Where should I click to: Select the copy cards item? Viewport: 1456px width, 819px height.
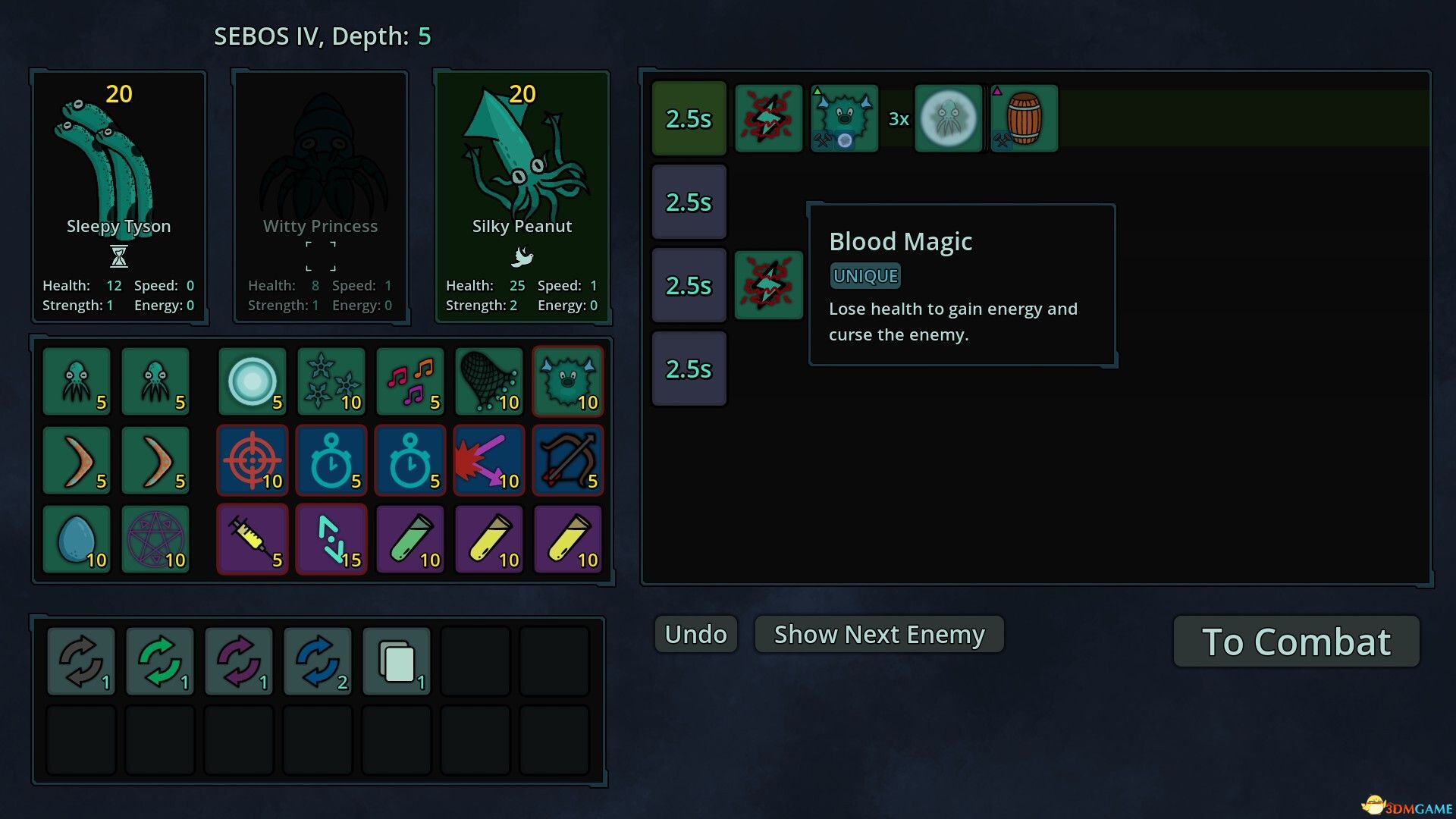pos(397,661)
